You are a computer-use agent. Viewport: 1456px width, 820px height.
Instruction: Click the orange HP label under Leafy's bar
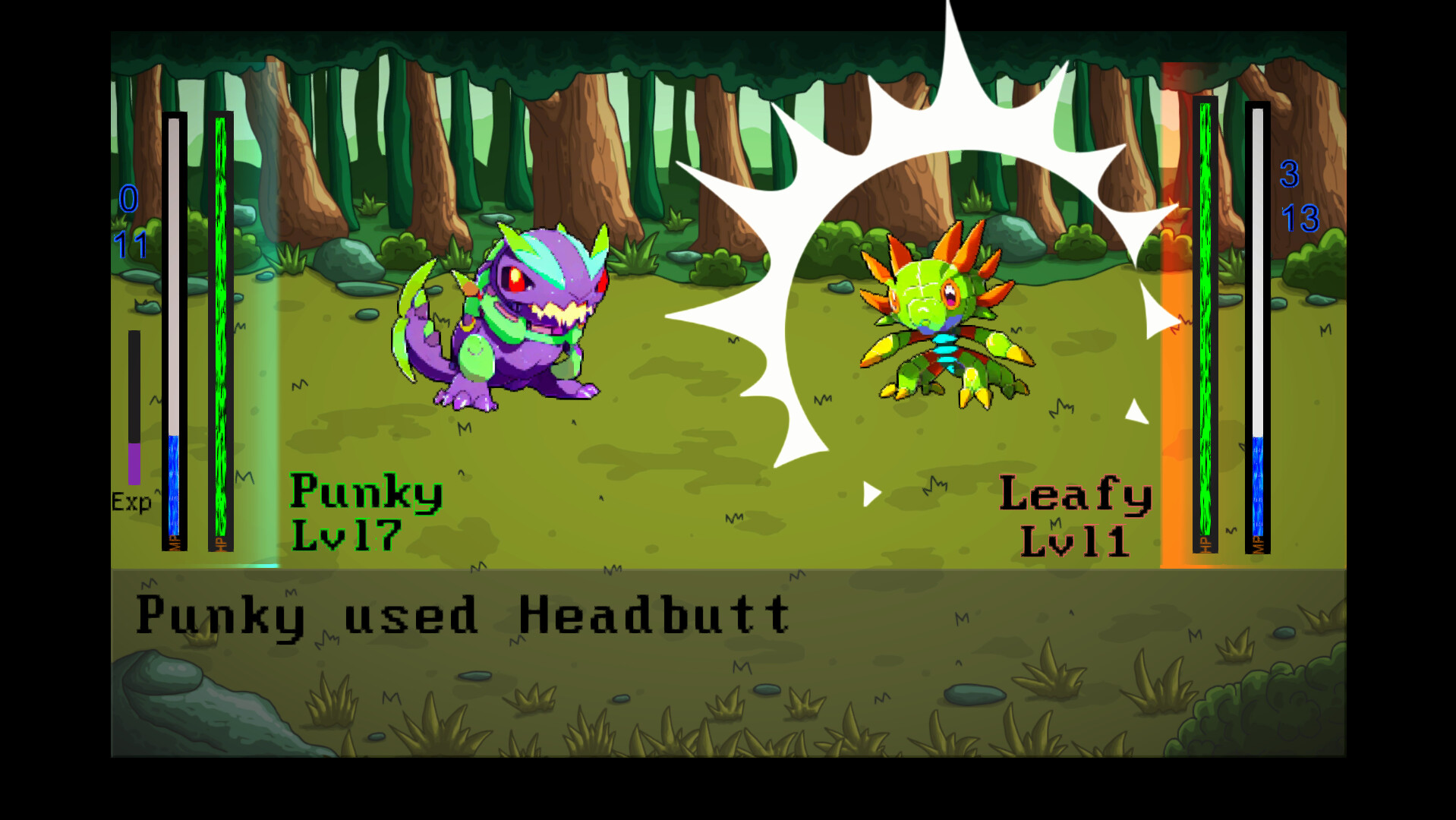[x=1205, y=544]
